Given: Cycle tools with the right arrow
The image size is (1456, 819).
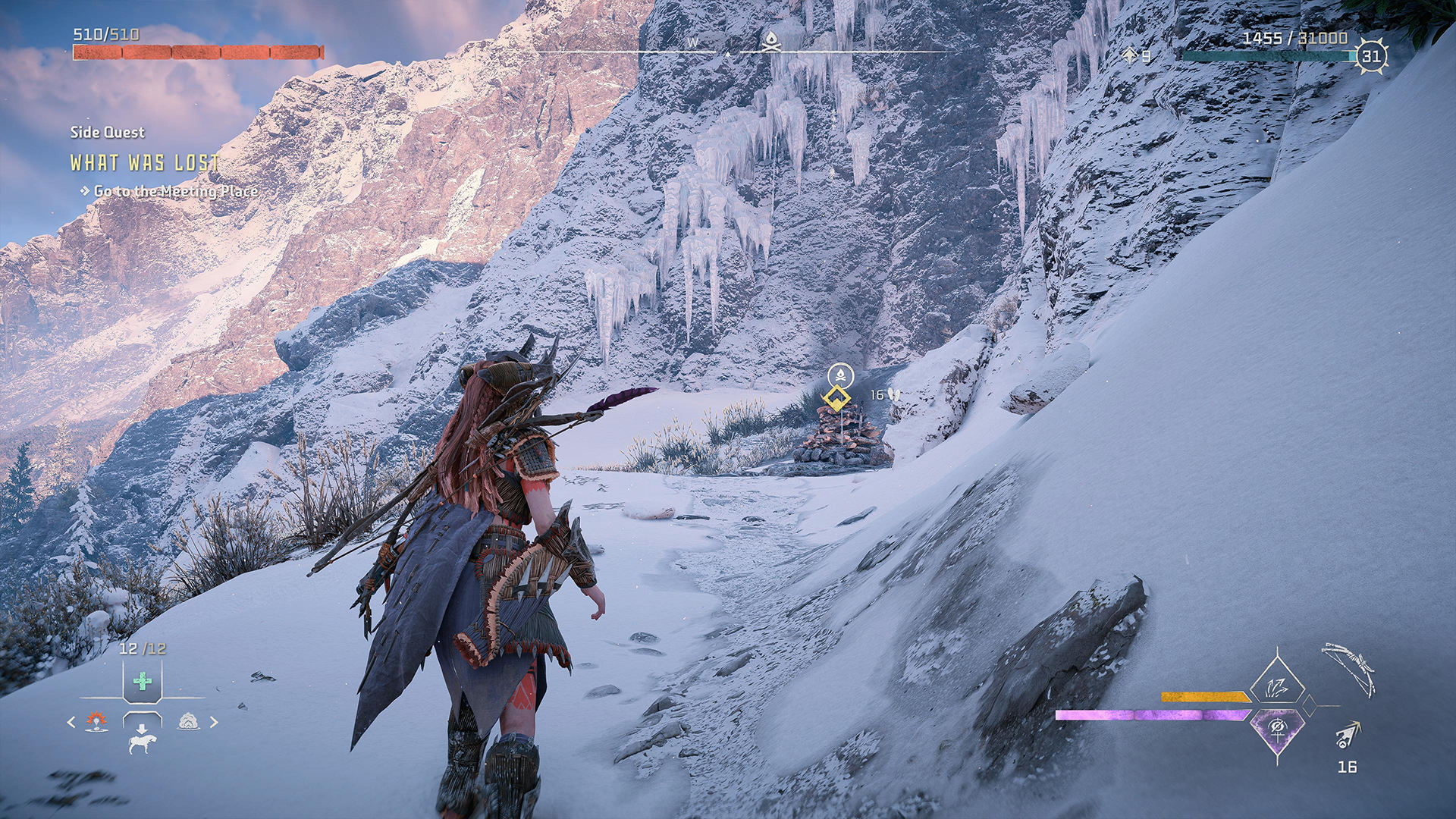Looking at the screenshot, I should click(x=214, y=722).
